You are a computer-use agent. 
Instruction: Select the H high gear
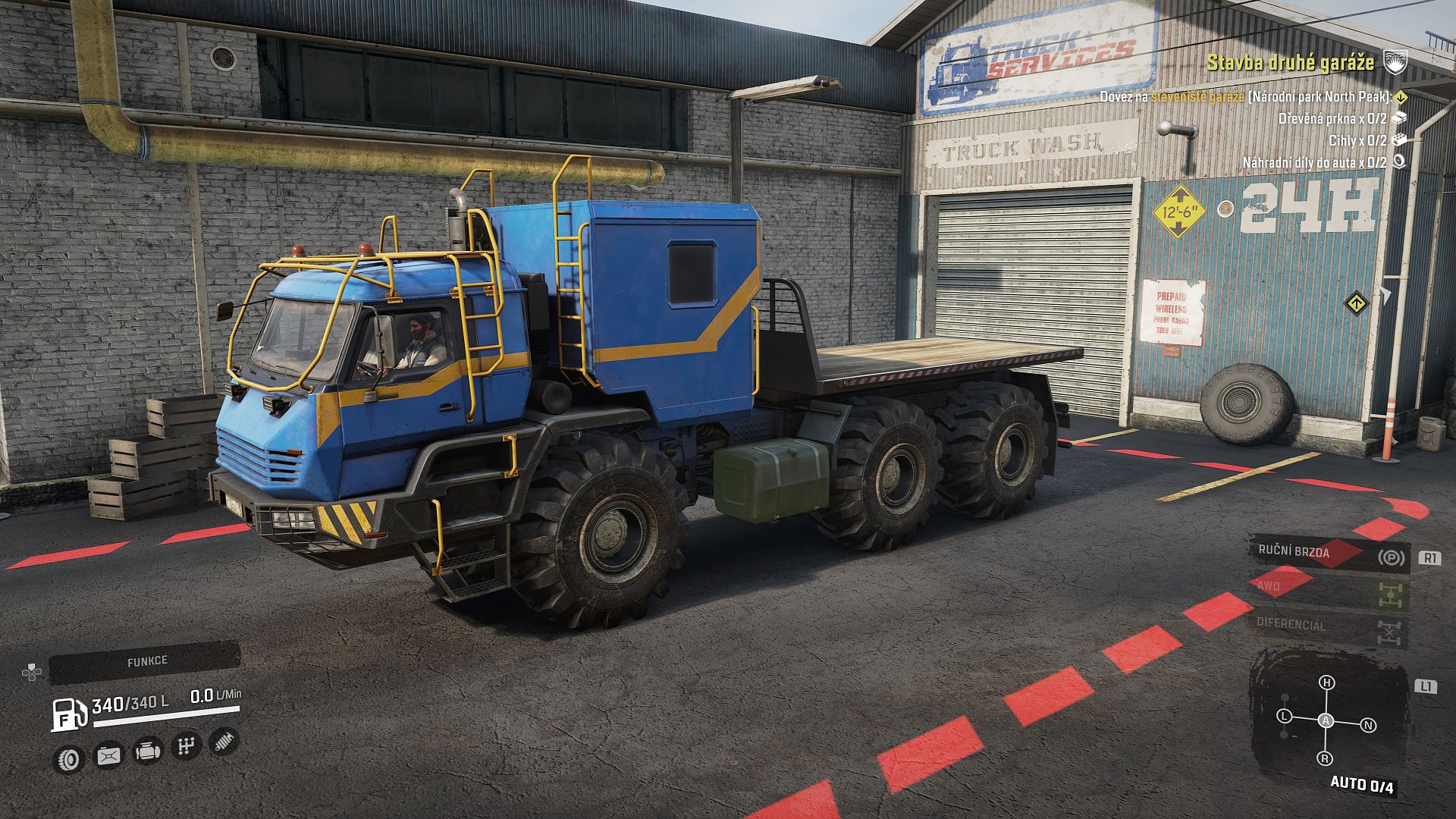click(x=1326, y=682)
